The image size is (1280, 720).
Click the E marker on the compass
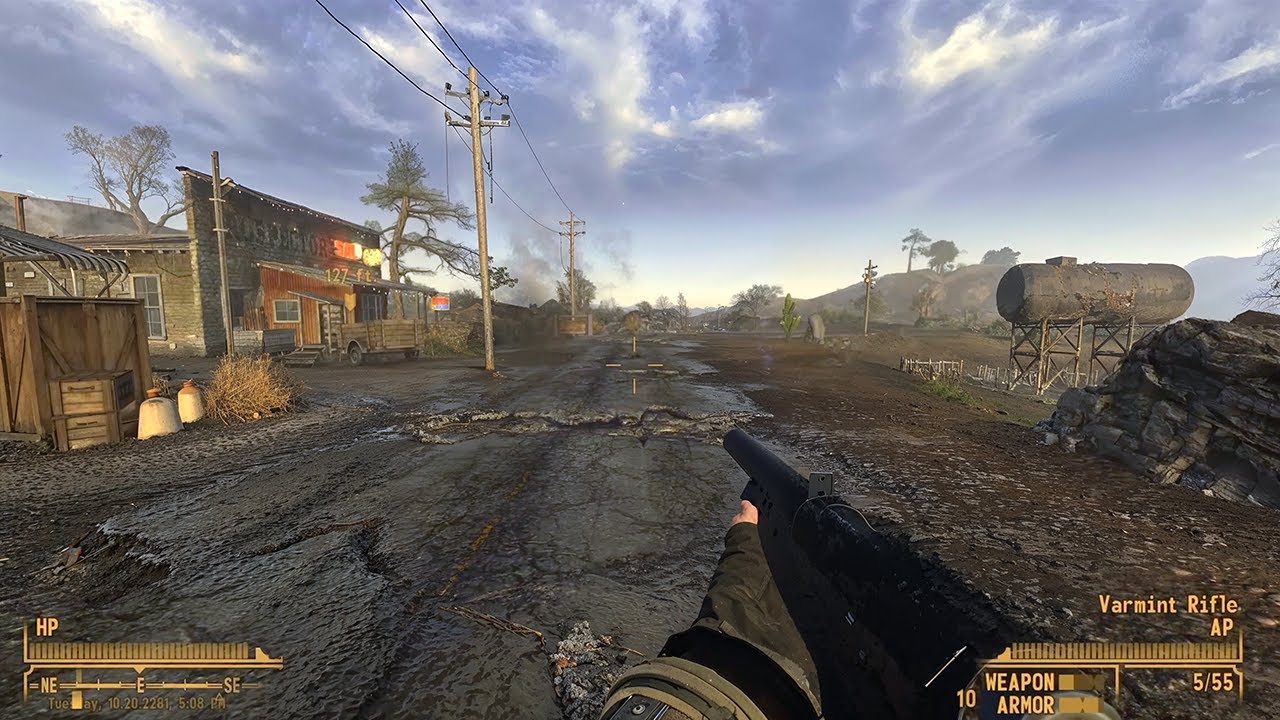(140, 685)
